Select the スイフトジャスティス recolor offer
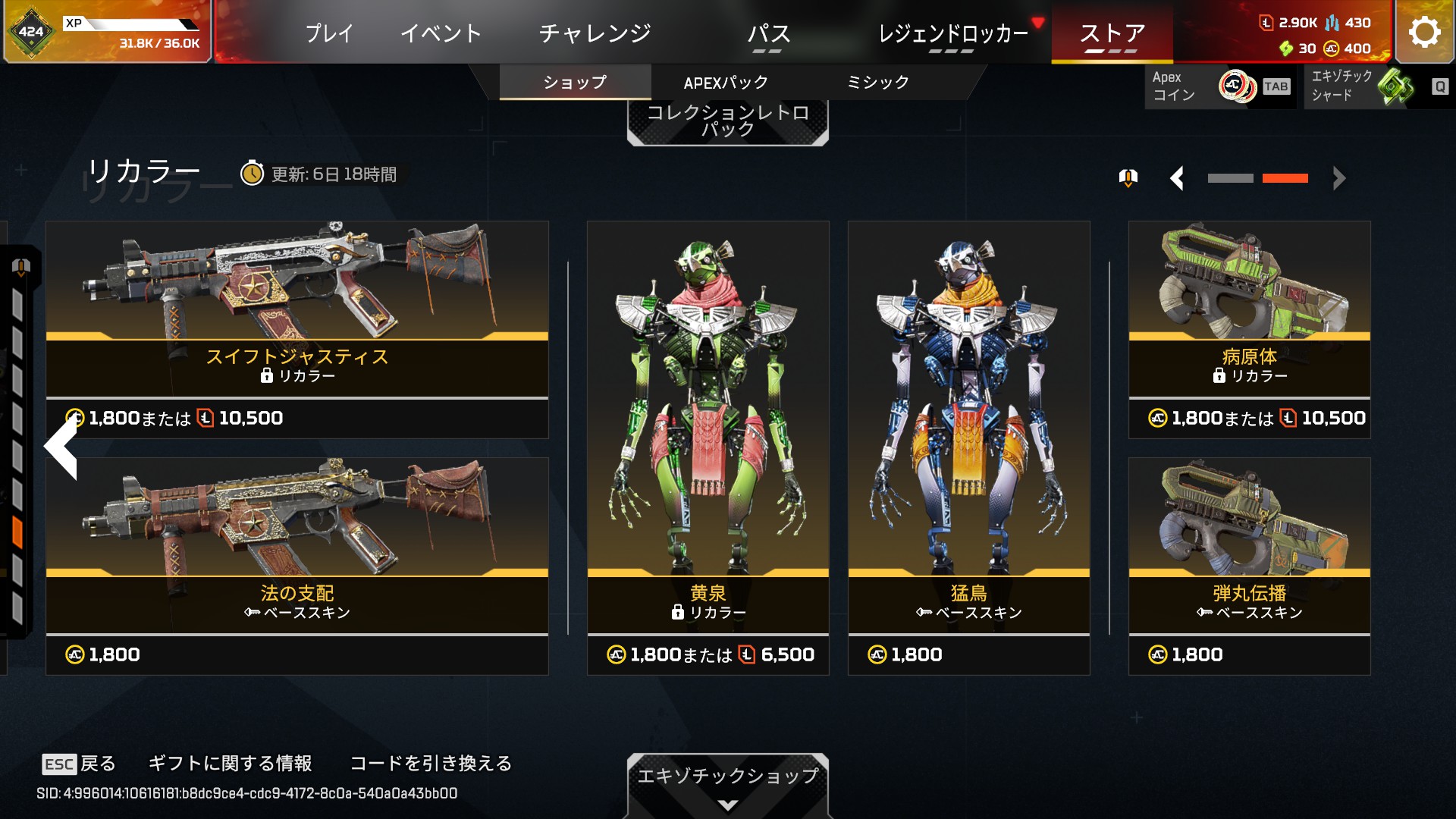This screenshot has width=1456, height=819. point(297,329)
